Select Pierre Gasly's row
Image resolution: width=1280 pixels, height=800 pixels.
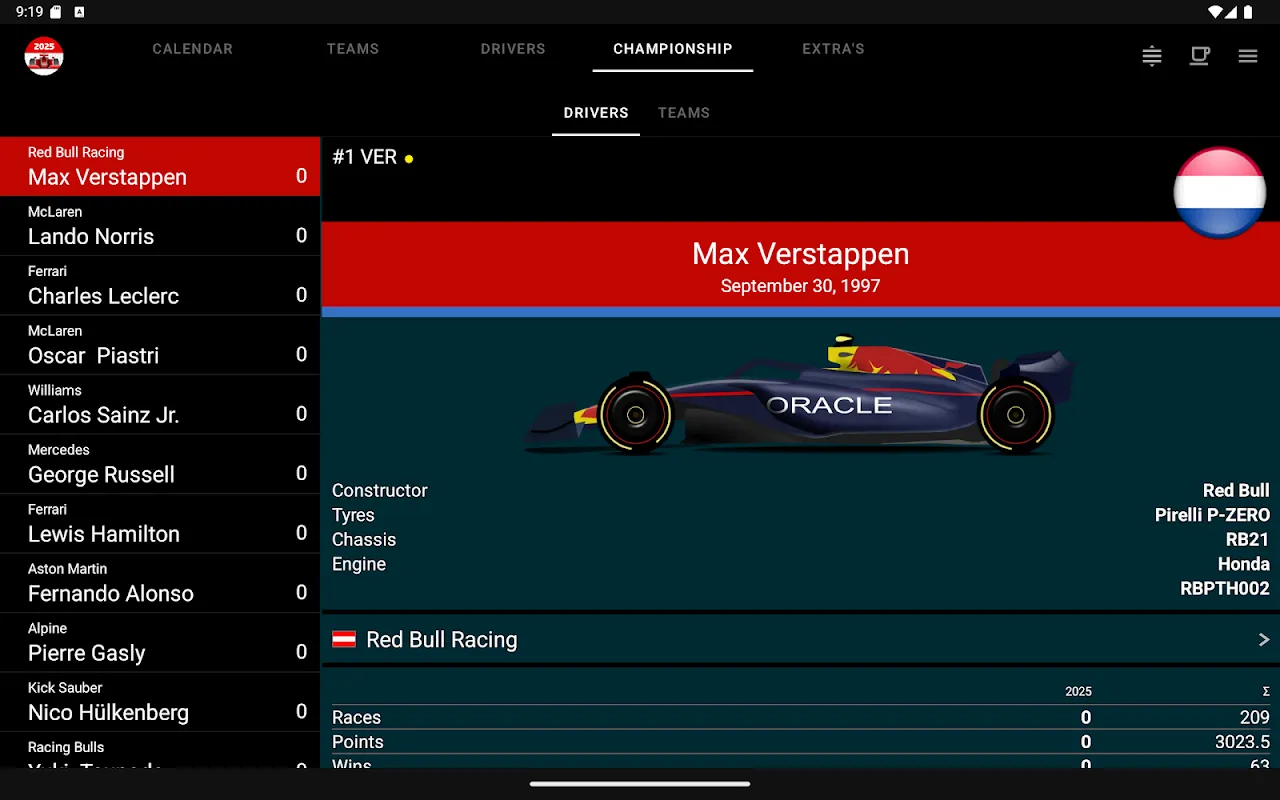tap(160, 642)
